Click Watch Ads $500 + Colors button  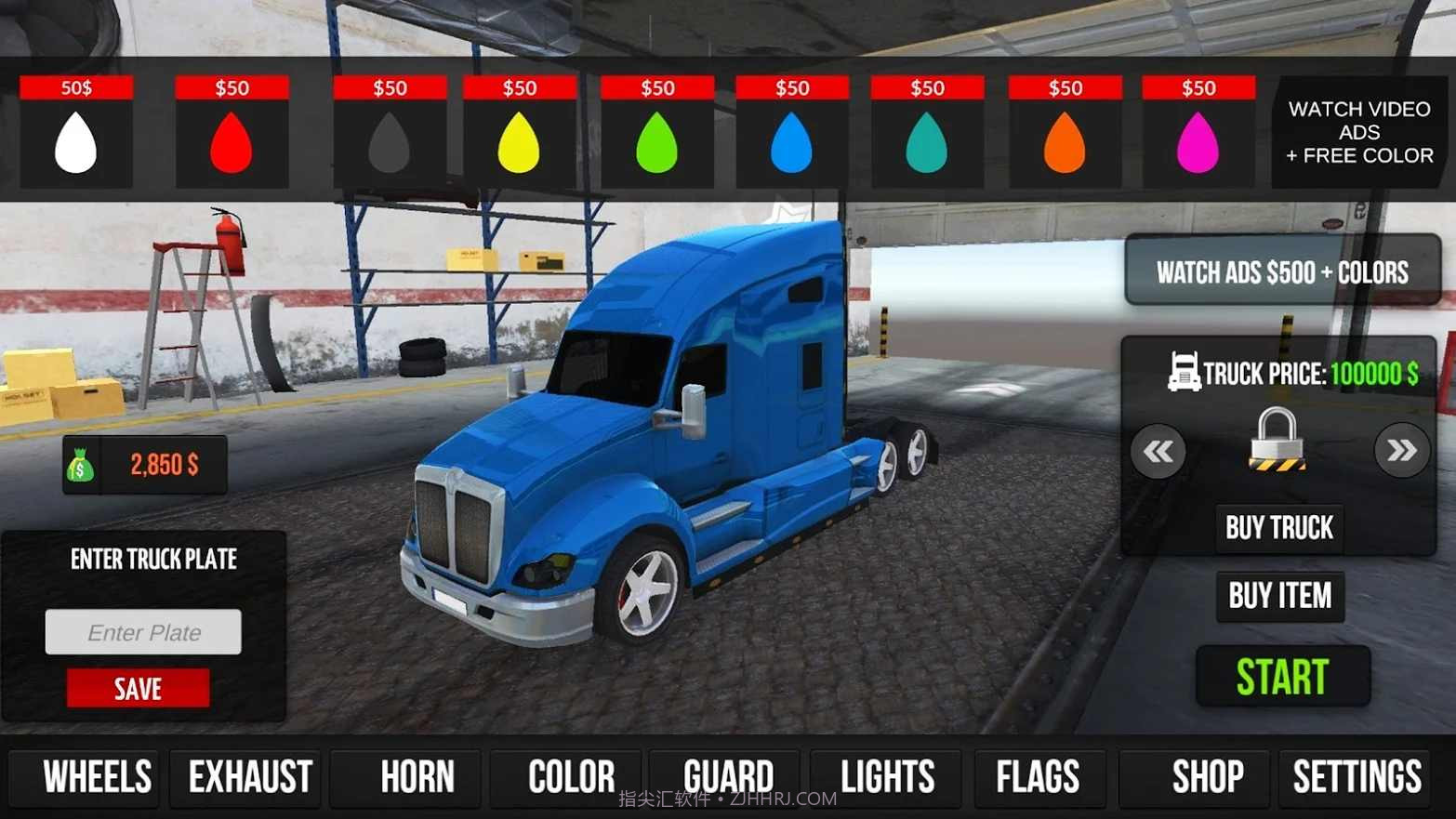point(1282,271)
